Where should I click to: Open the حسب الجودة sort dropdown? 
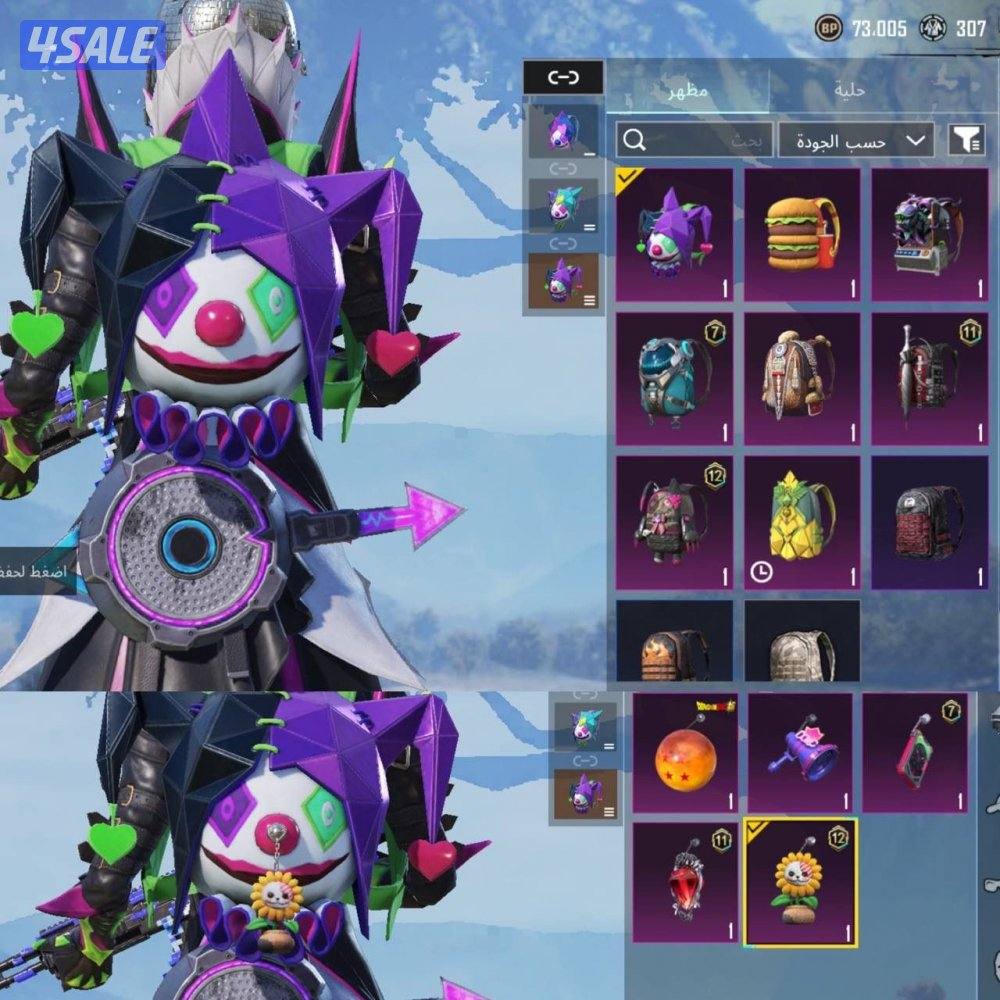click(x=856, y=141)
